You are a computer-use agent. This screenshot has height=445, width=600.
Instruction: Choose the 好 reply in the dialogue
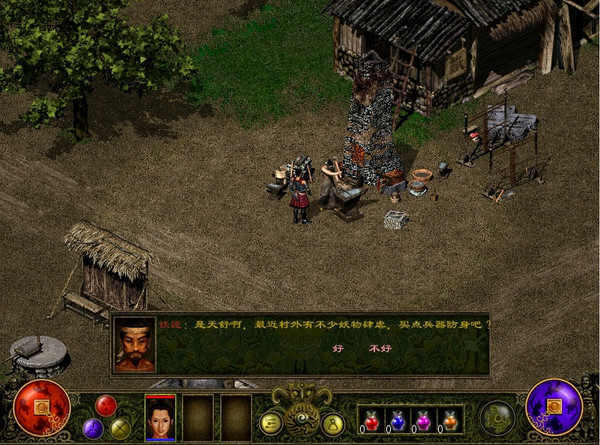point(337,349)
